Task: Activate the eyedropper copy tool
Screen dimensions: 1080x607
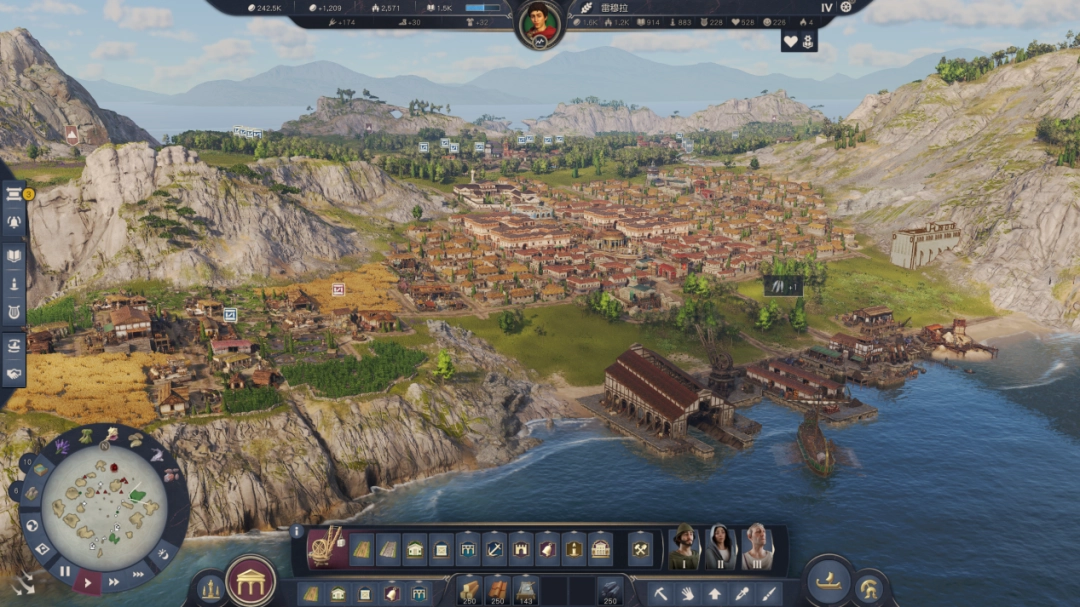Action: (741, 593)
